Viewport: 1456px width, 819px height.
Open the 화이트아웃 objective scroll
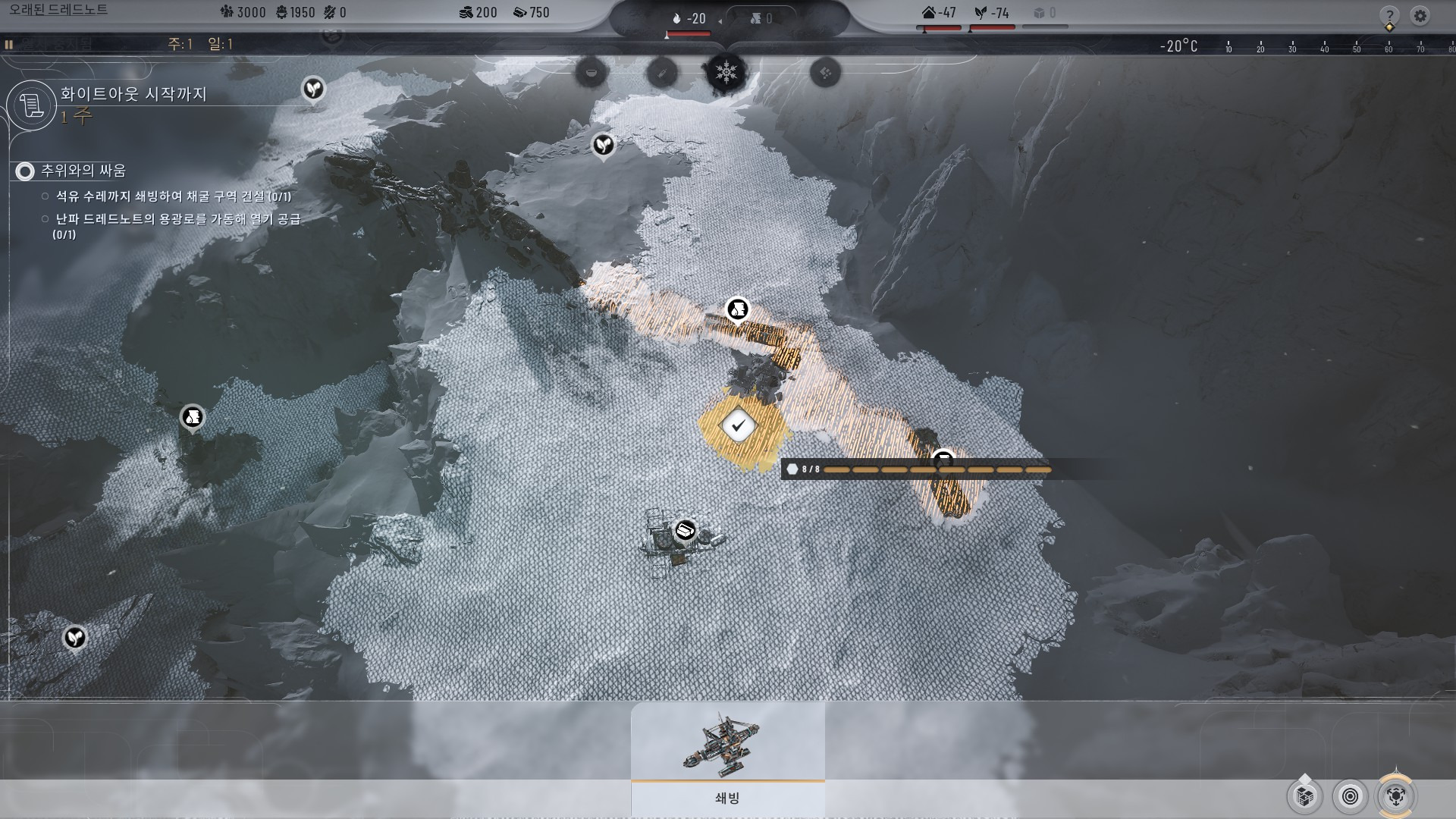coord(32,105)
